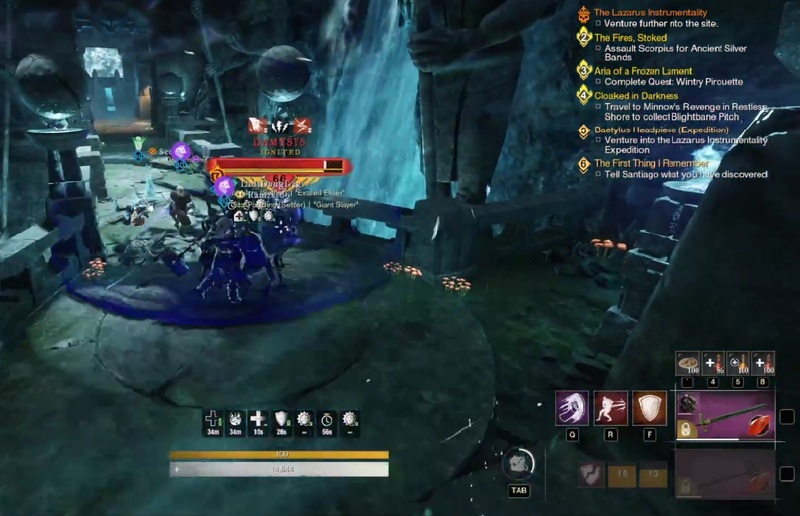The height and width of the screenshot is (516, 800).
Task: Switch to the dimmed secondary weapon slot
Action: [x=726, y=473]
